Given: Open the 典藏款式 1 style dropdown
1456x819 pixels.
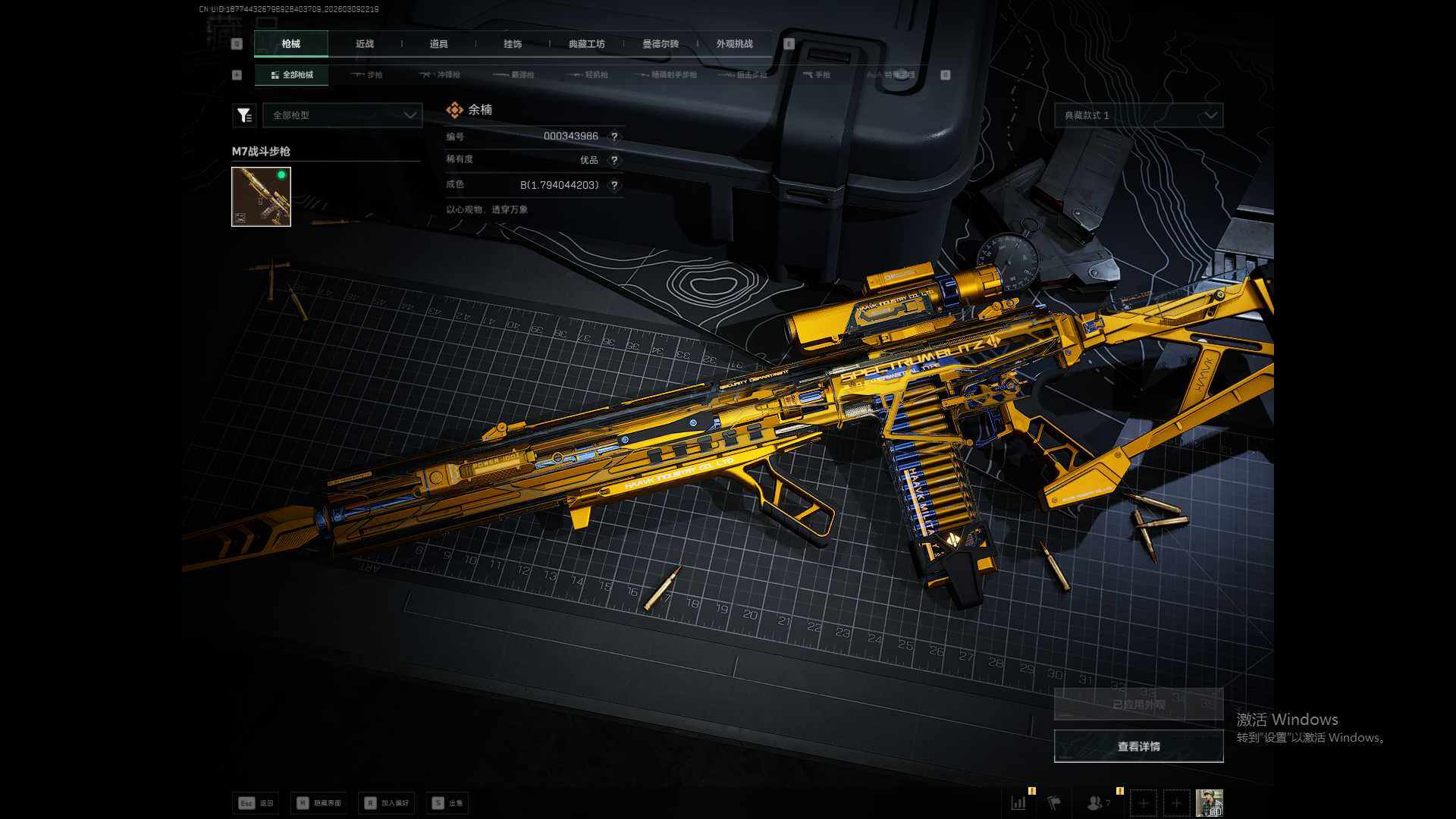Looking at the screenshot, I should (x=1138, y=115).
